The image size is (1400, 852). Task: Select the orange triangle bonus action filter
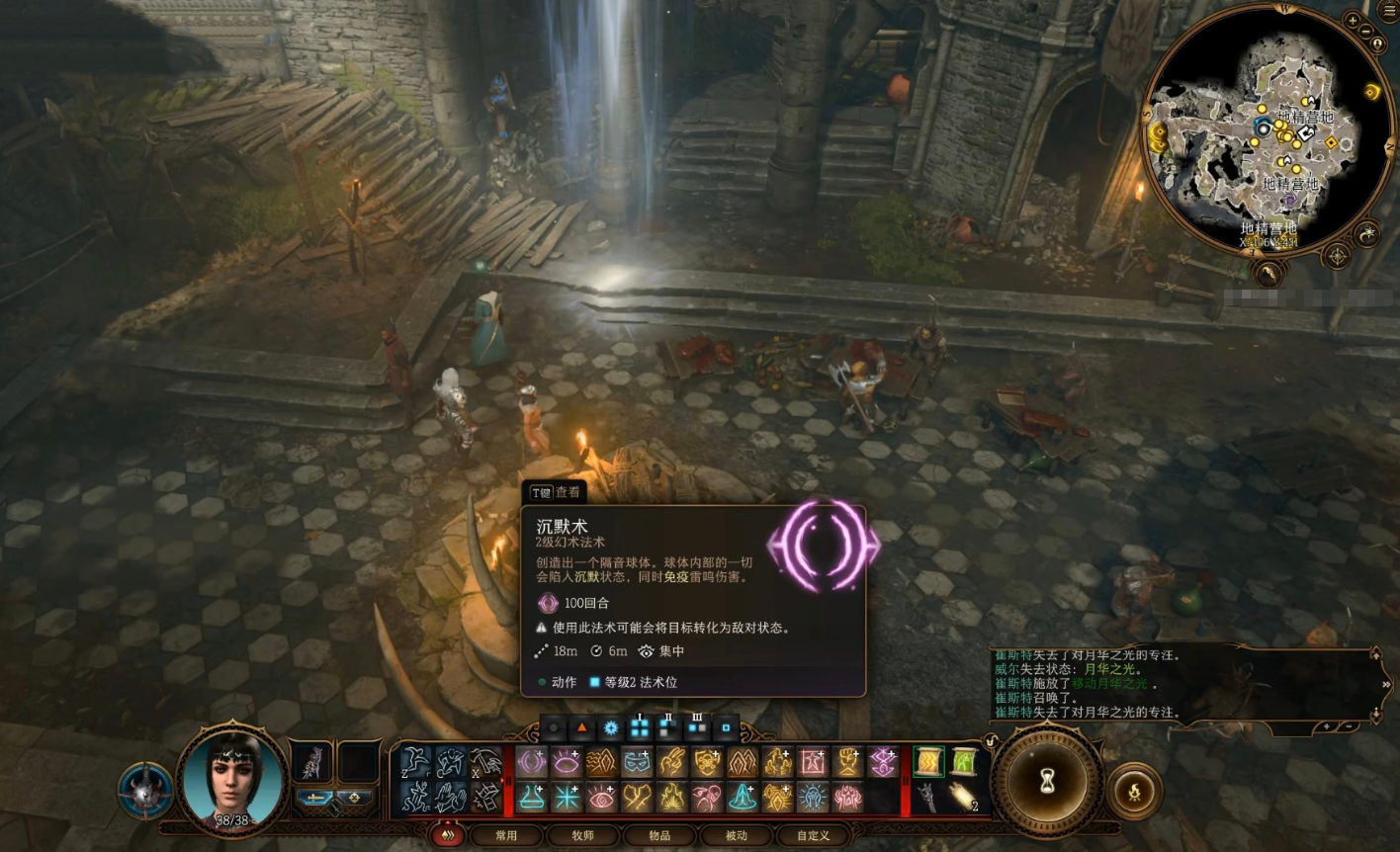(583, 729)
